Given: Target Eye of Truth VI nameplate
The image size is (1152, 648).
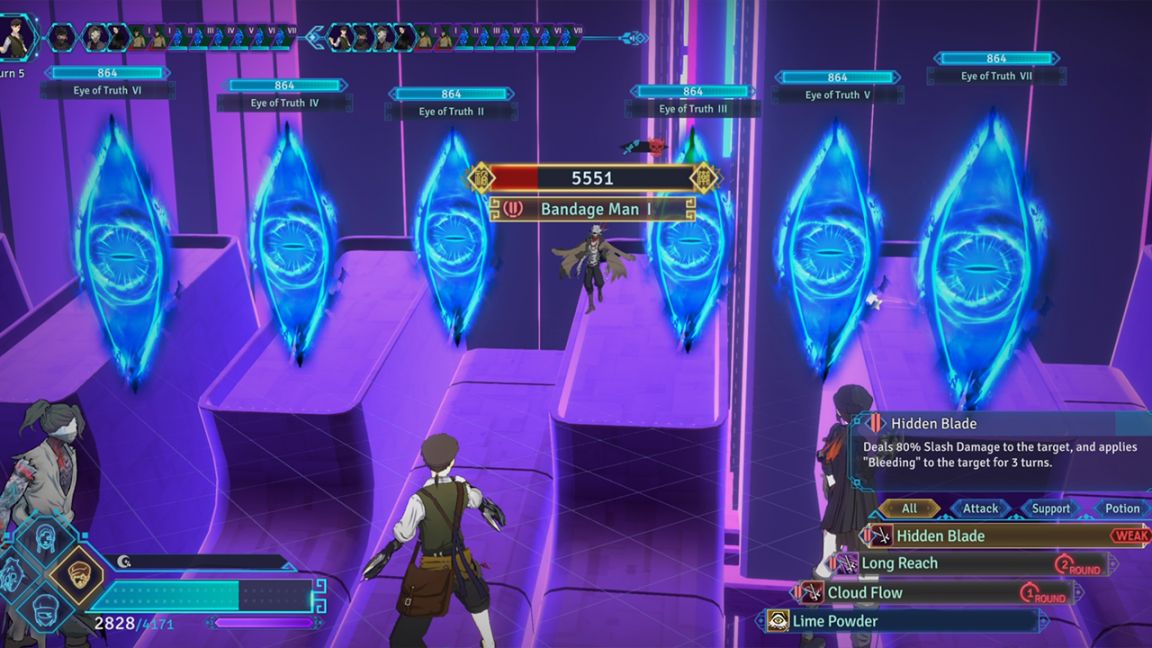Looking at the screenshot, I should [108, 90].
